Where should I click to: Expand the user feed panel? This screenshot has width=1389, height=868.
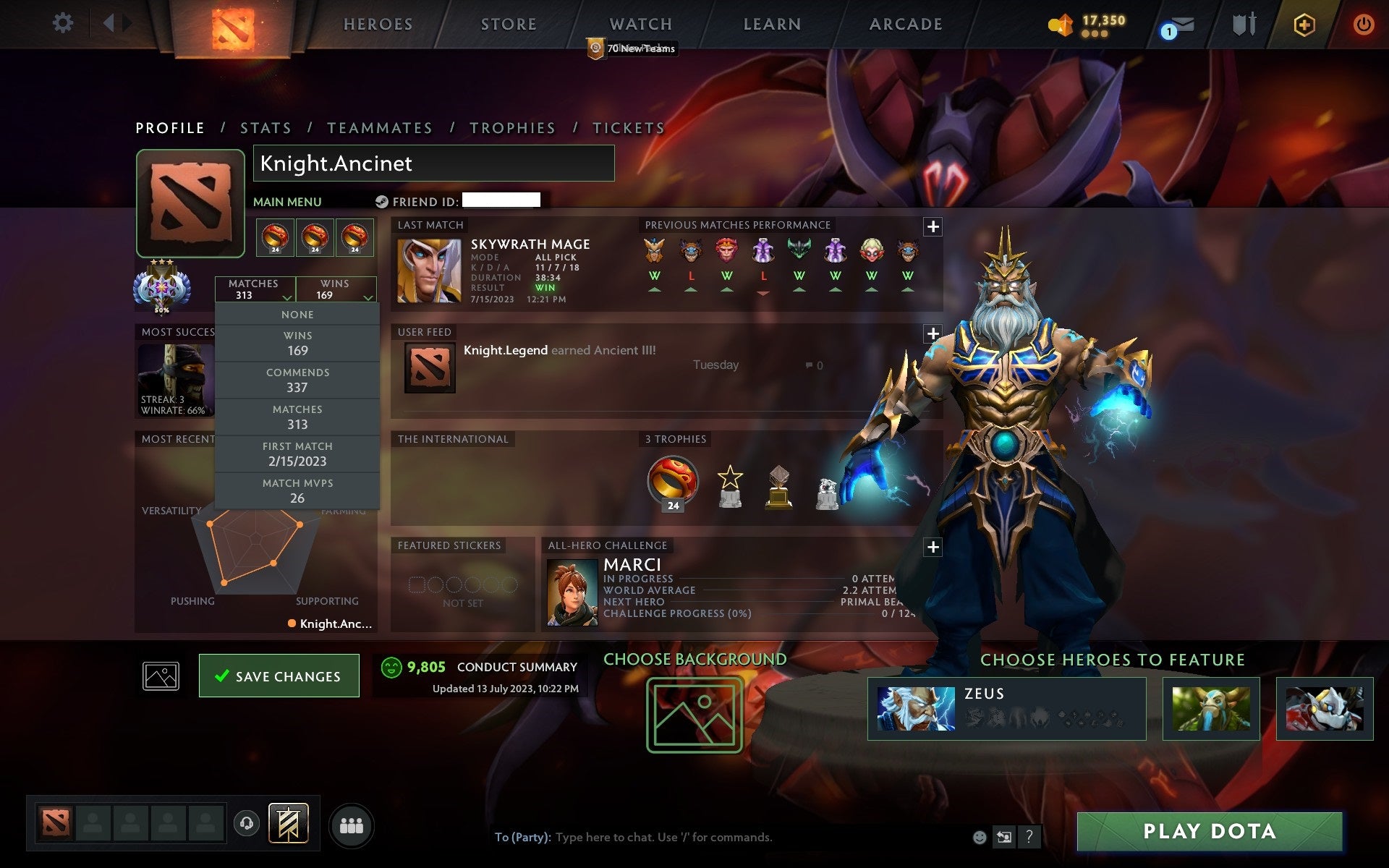(x=933, y=333)
